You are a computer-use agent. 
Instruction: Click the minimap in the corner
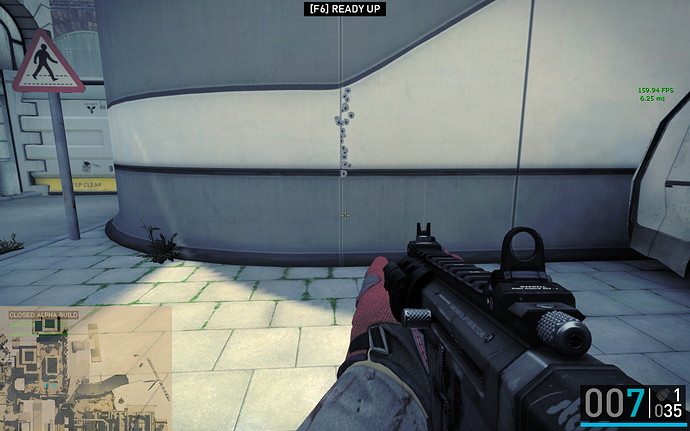85,370
